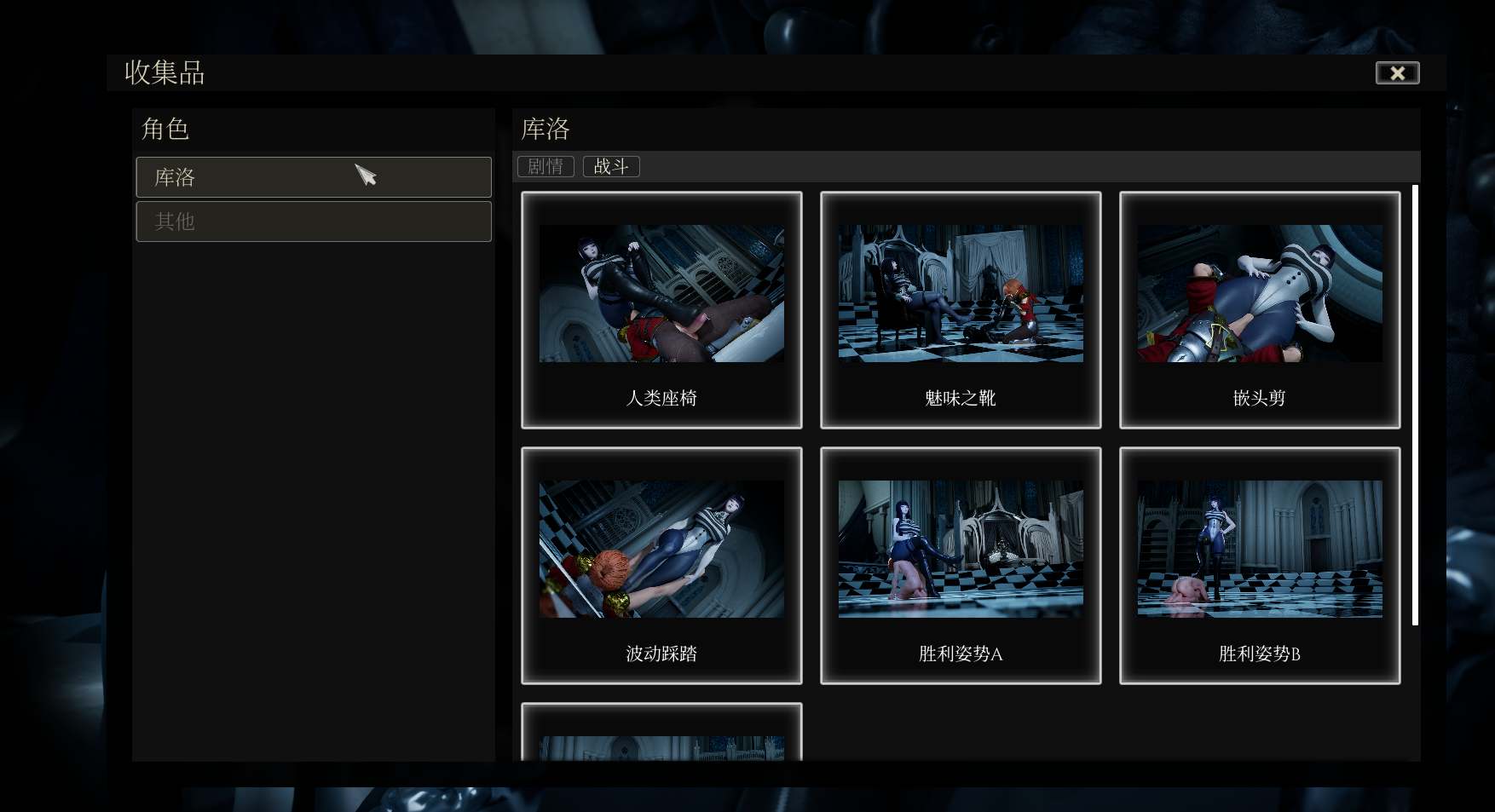Open the 胜利姿势B victory pose image

pos(1259,550)
